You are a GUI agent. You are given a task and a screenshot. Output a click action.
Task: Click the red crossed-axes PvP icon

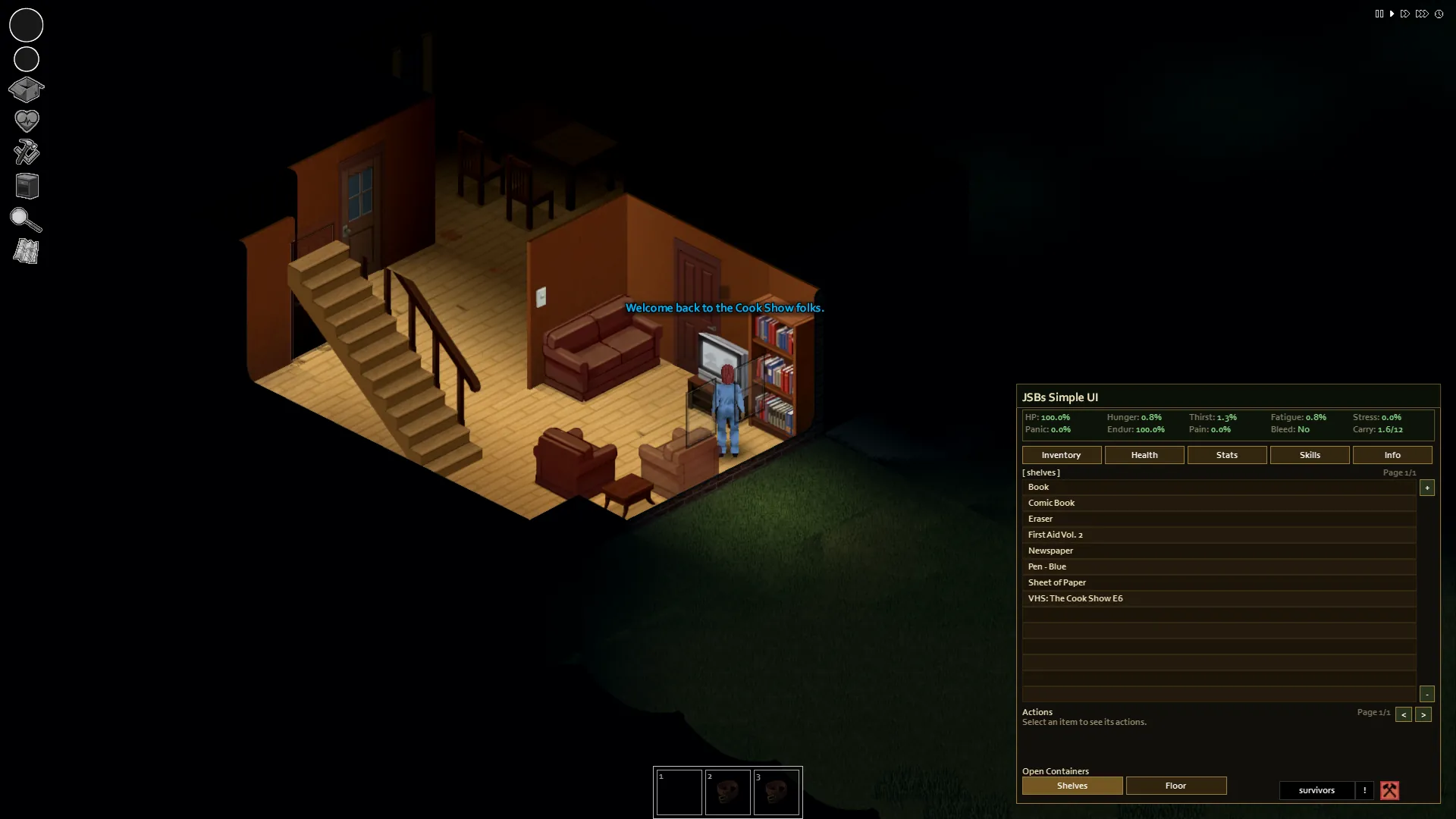pyautogui.click(x=1389, y=790)
